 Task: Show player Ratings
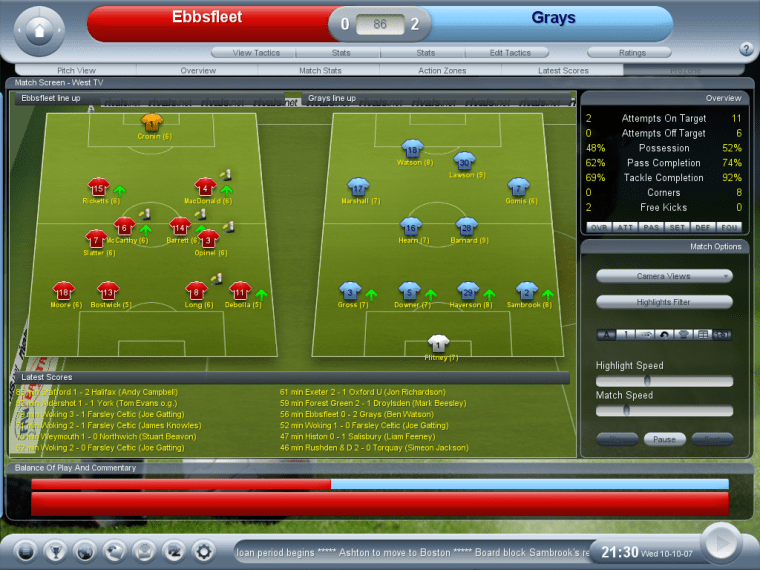[x=632, y=52]
